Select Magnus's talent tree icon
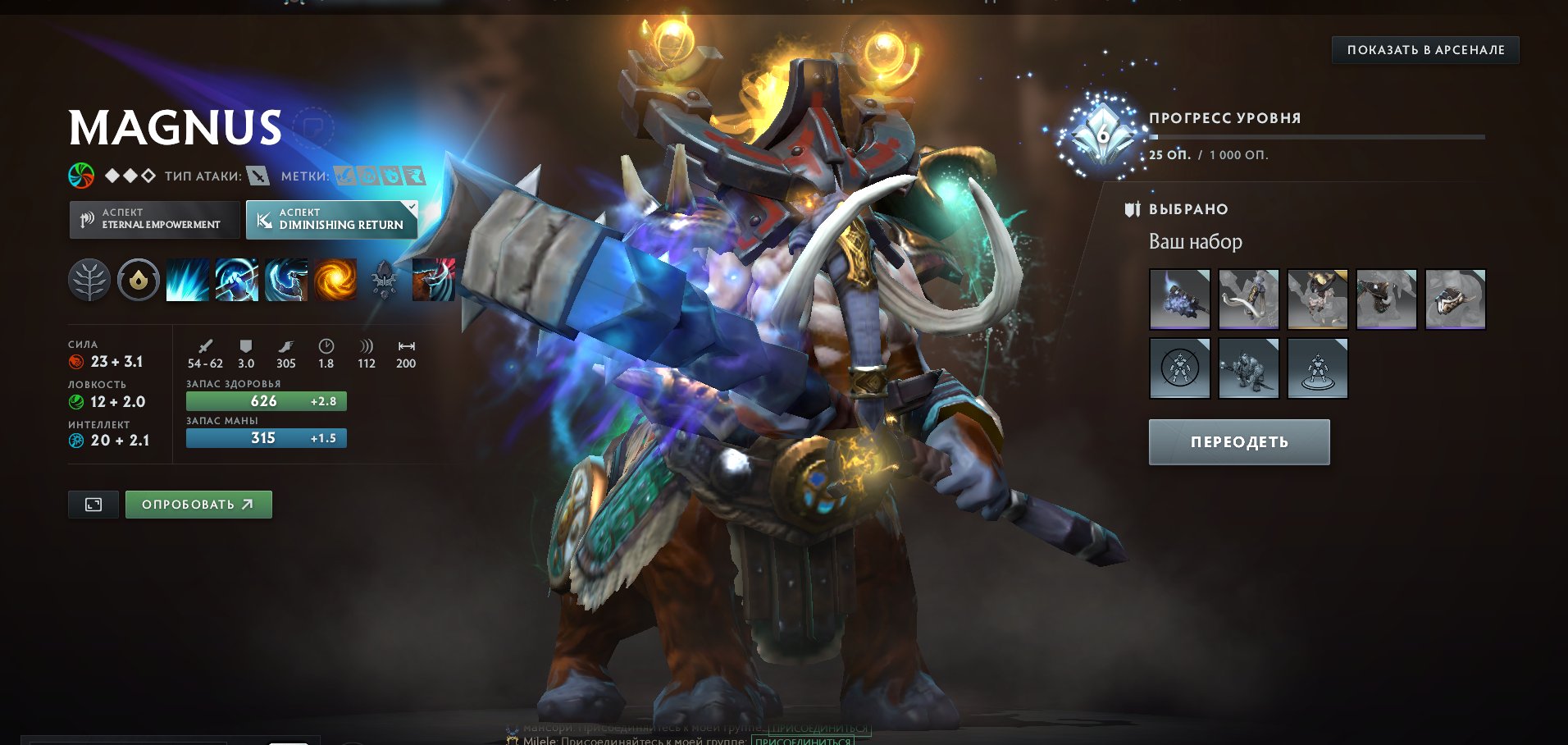Image resolution: width=1568 pixels, height=745 pixels. (90, 280)
